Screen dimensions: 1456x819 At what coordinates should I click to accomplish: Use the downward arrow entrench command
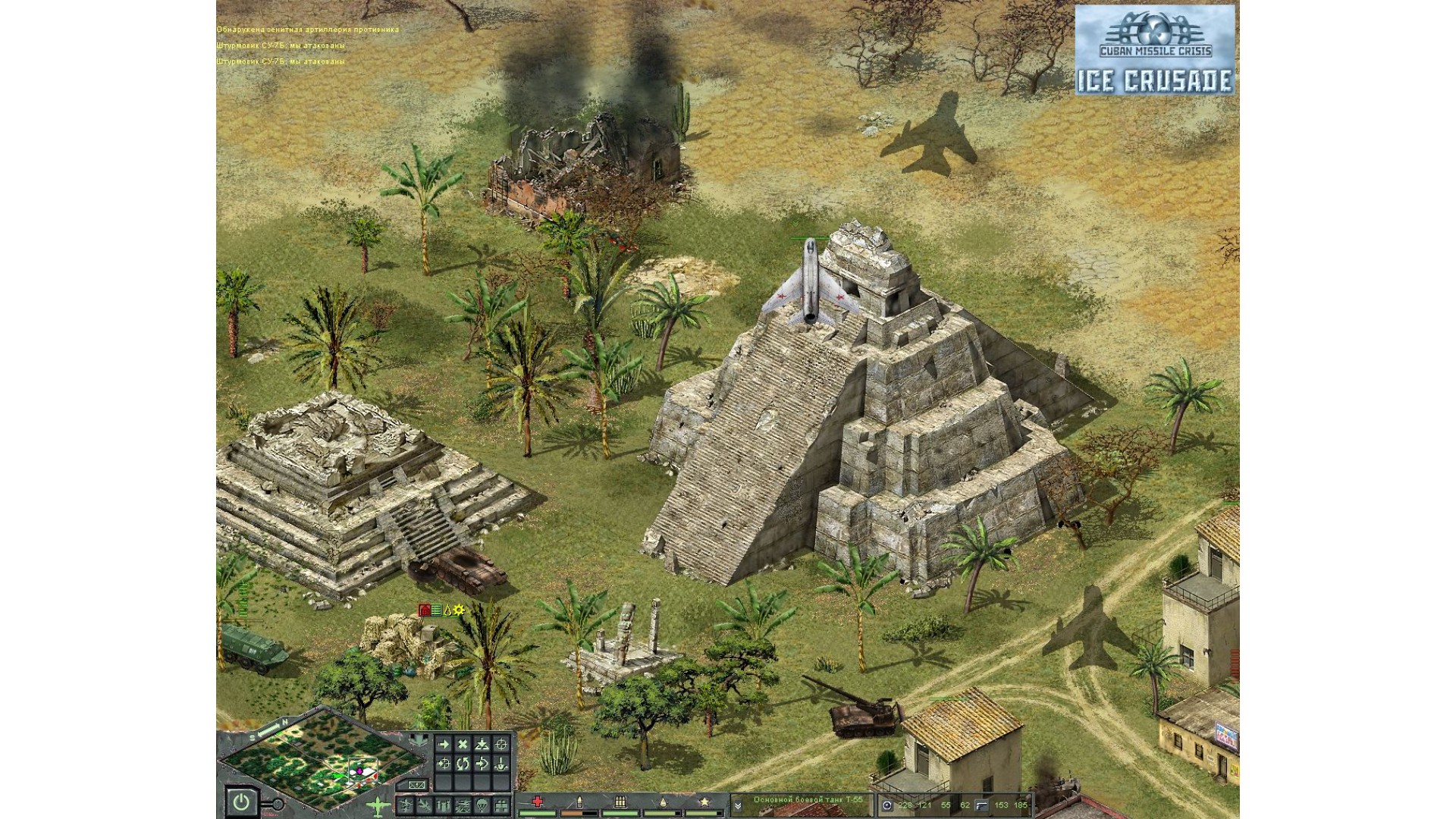500,764
